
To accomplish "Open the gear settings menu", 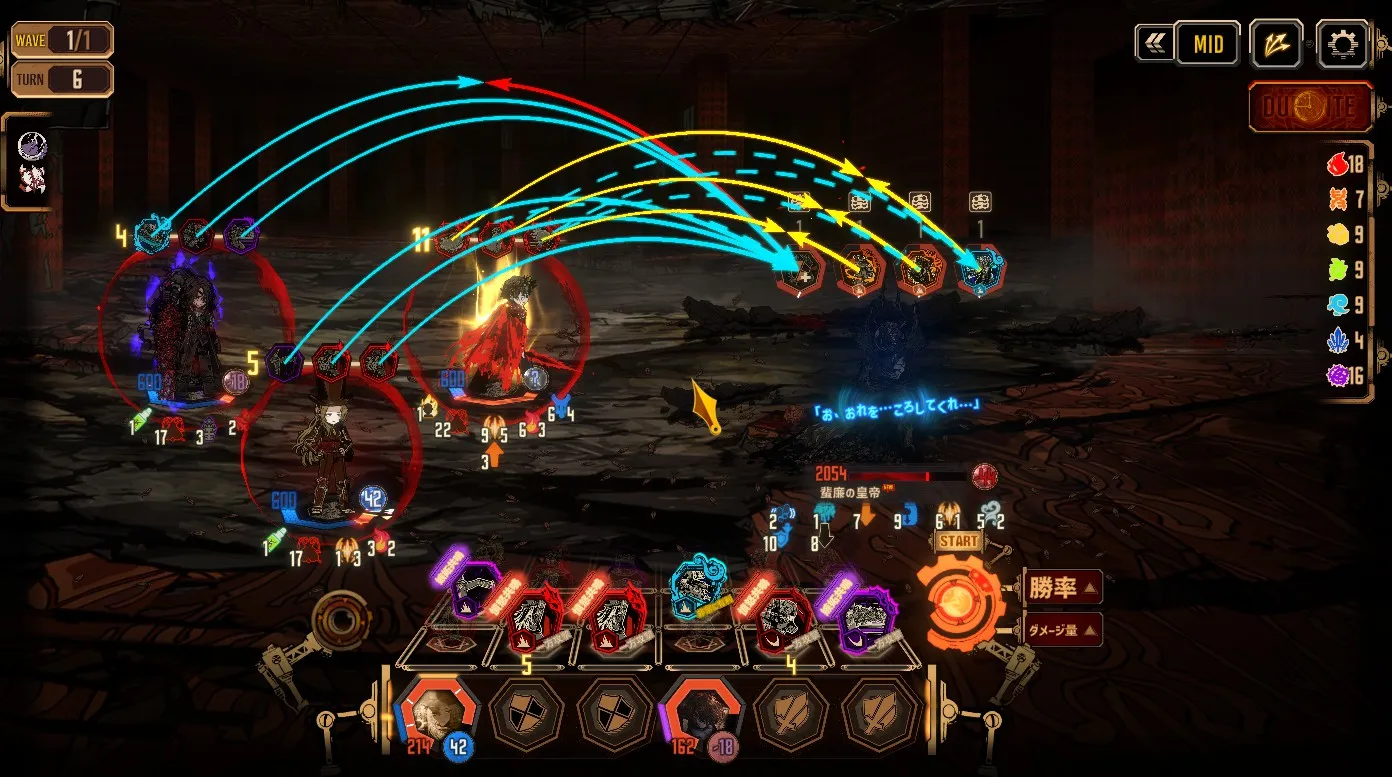I will tap(1341, 44).
